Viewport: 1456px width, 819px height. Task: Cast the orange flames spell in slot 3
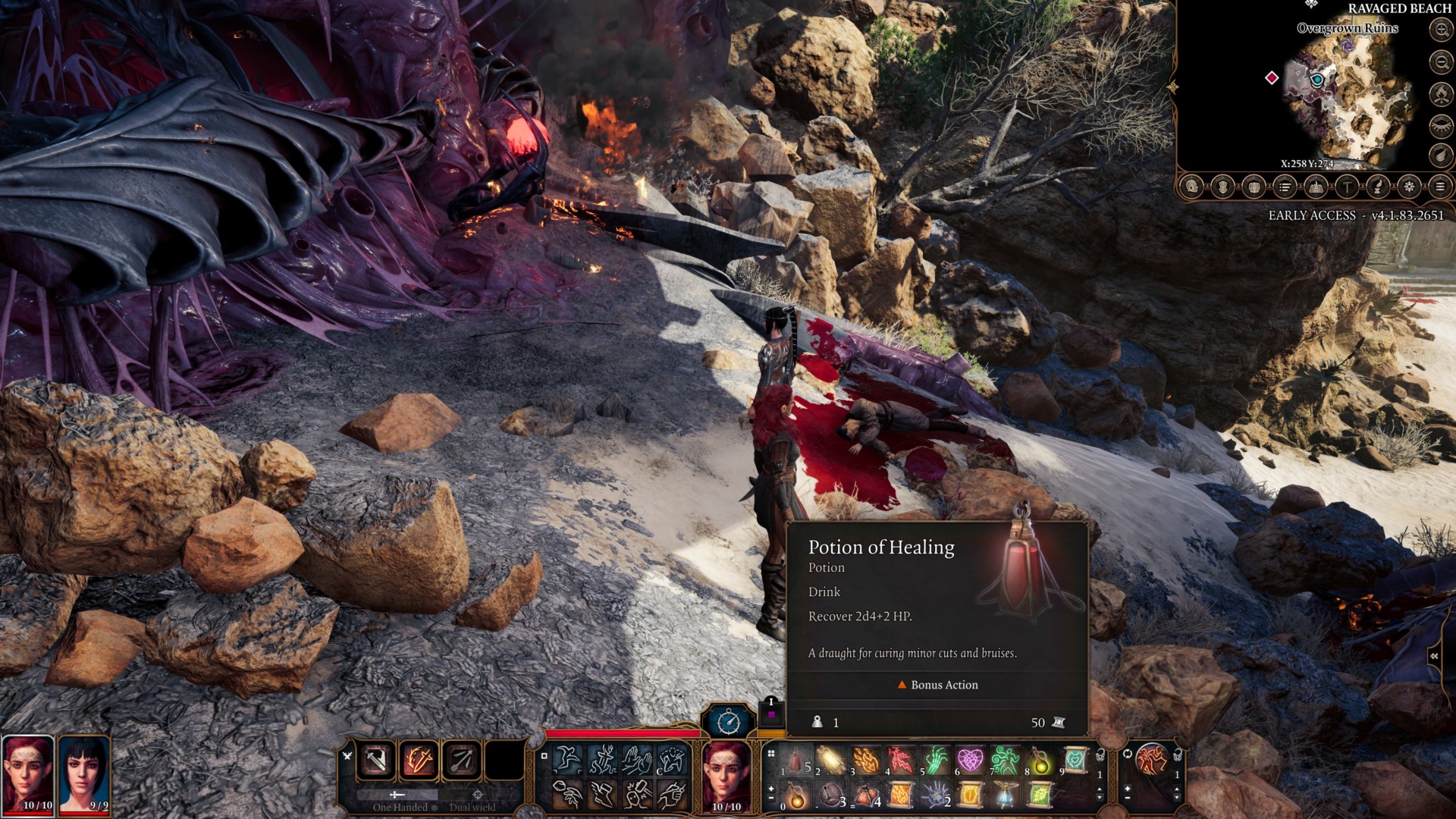pos(865,759)
